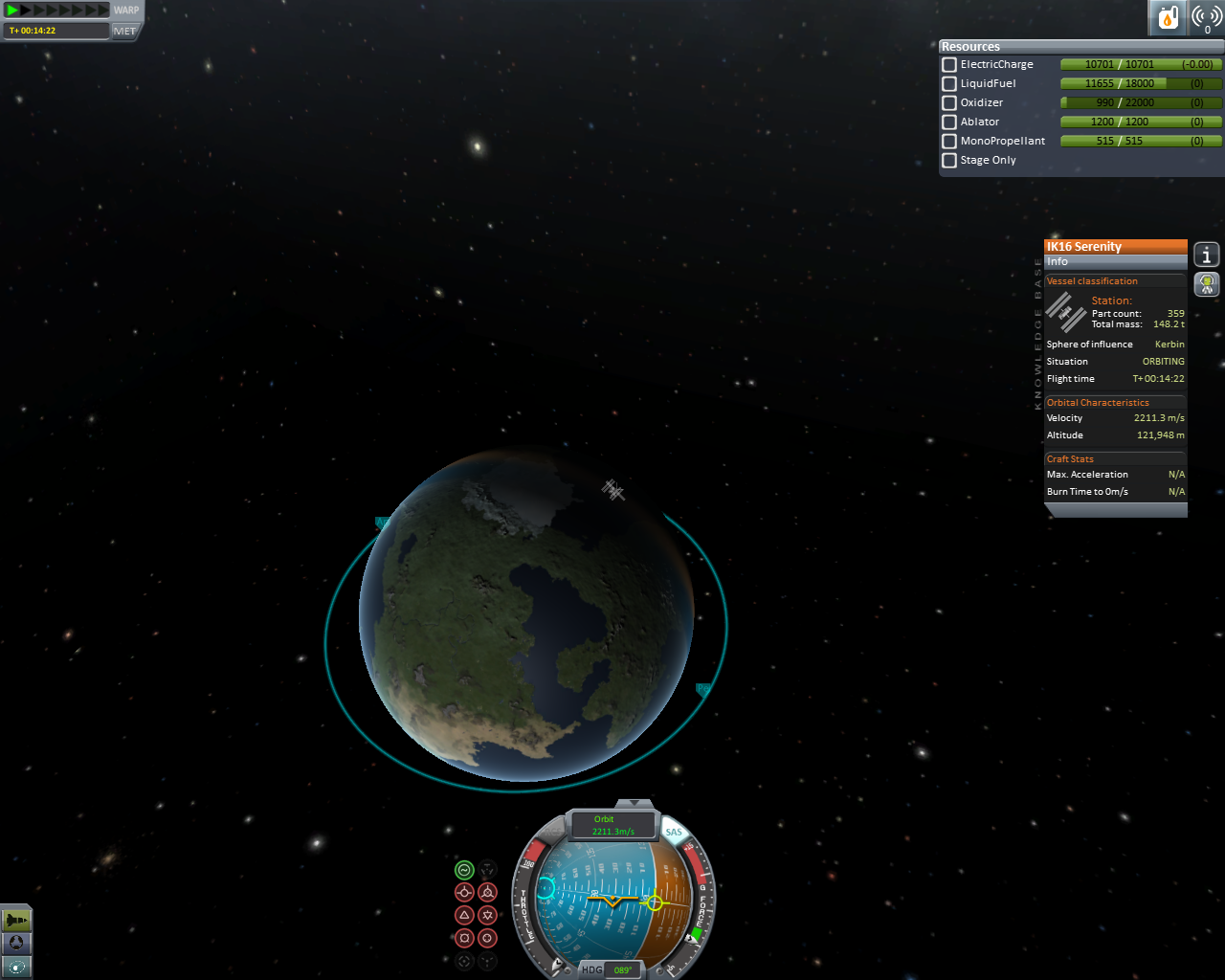Check the Oxidizer resource box
The width and height of the screenshot is (1225, 980).
click(949, 103)
